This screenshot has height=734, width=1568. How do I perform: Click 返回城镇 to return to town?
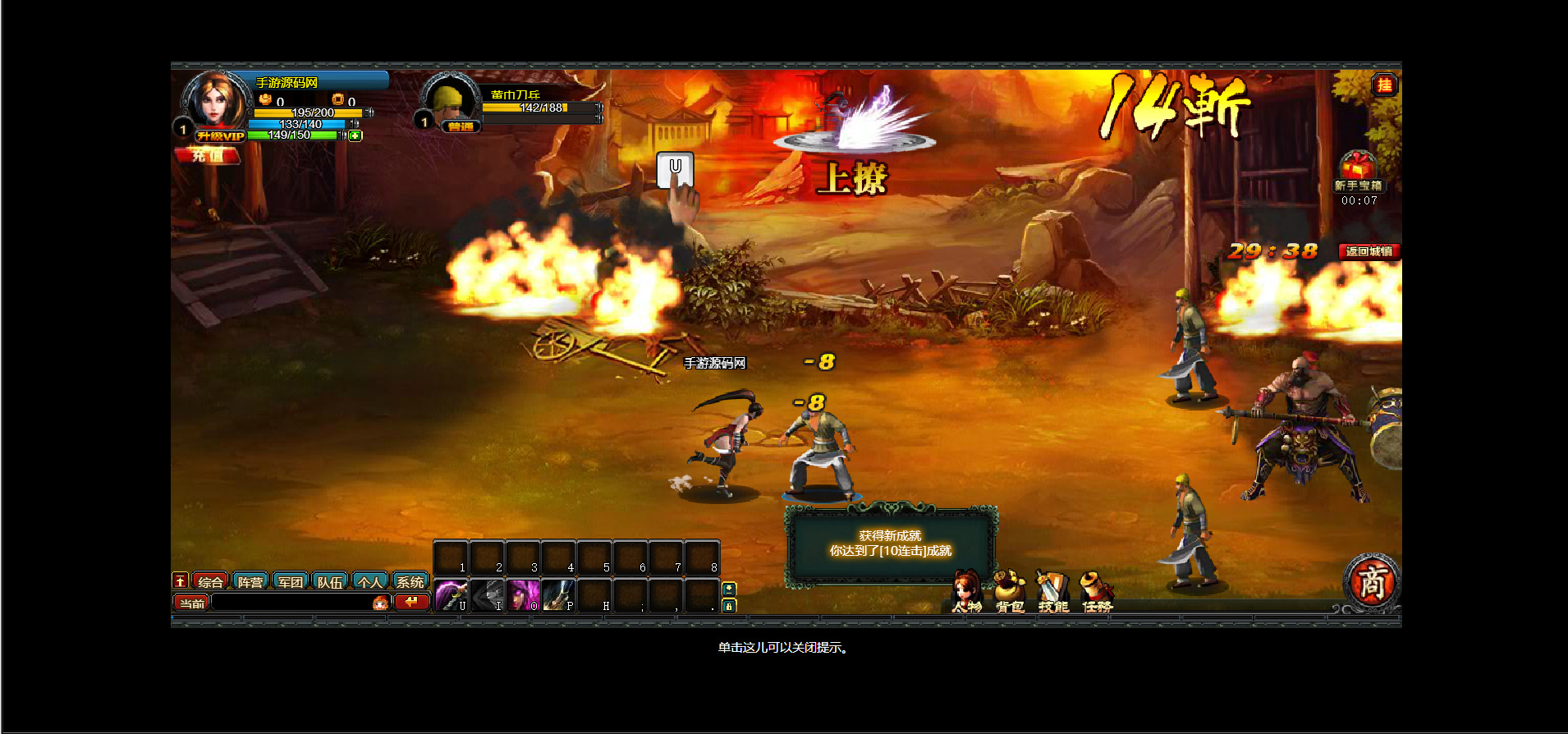tap(1369, 251)
